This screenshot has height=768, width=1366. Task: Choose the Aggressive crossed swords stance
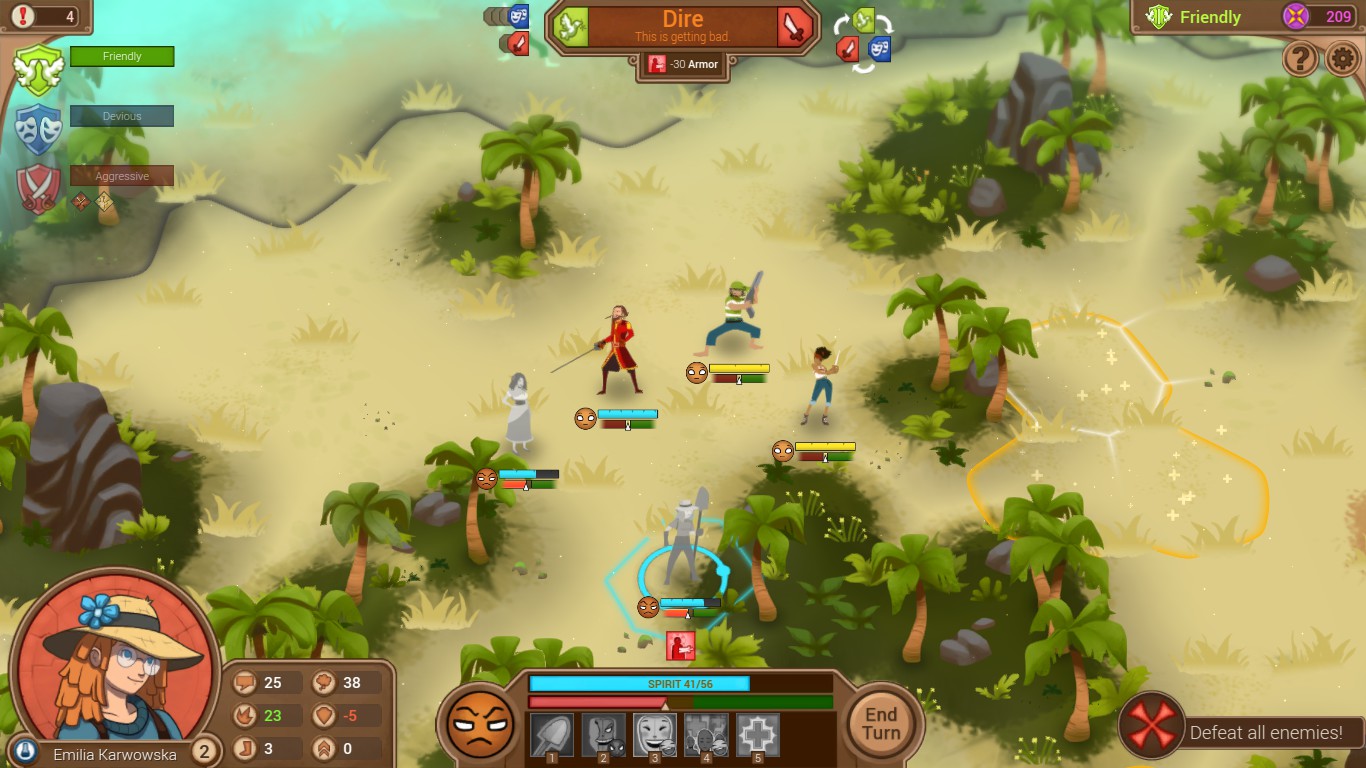(x=38, y=188)
